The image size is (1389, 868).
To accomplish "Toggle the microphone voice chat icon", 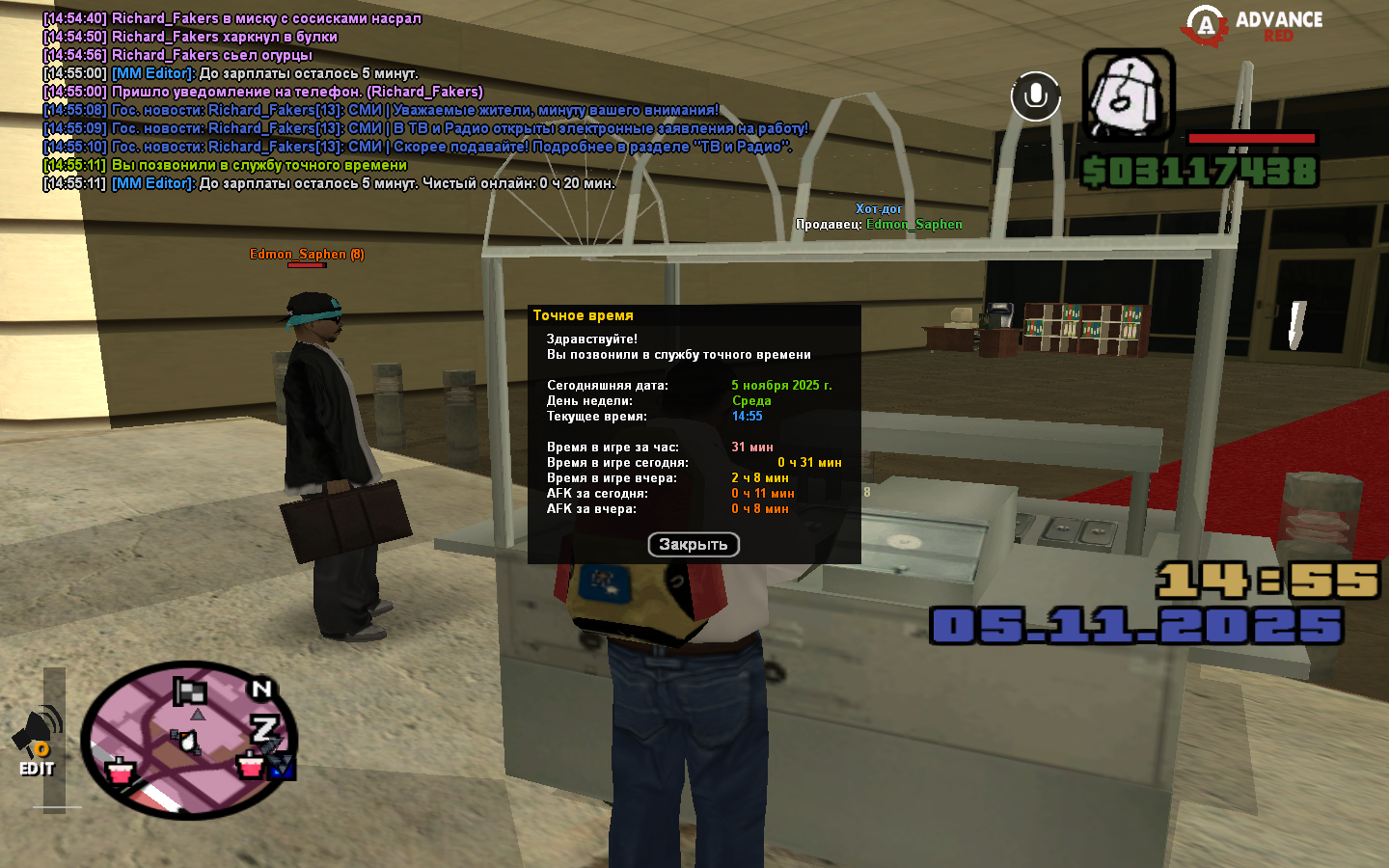I will click(1035, 95).
